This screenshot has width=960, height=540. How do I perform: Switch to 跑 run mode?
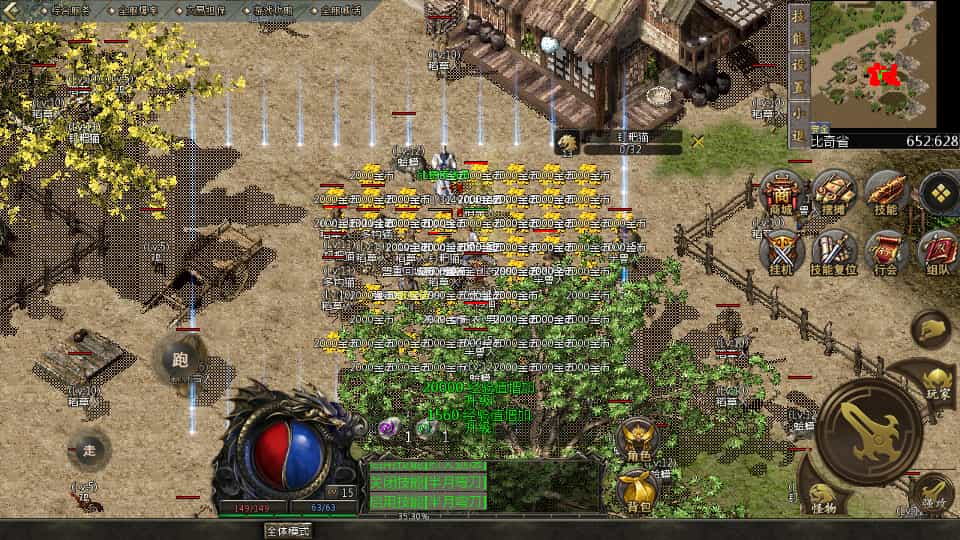point(180,360)
